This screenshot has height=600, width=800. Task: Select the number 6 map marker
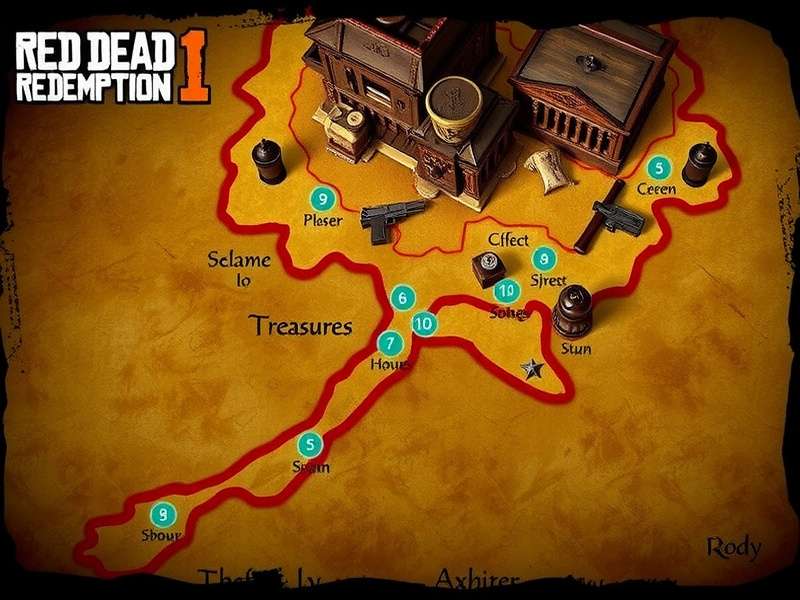click(x=402, y=297)
